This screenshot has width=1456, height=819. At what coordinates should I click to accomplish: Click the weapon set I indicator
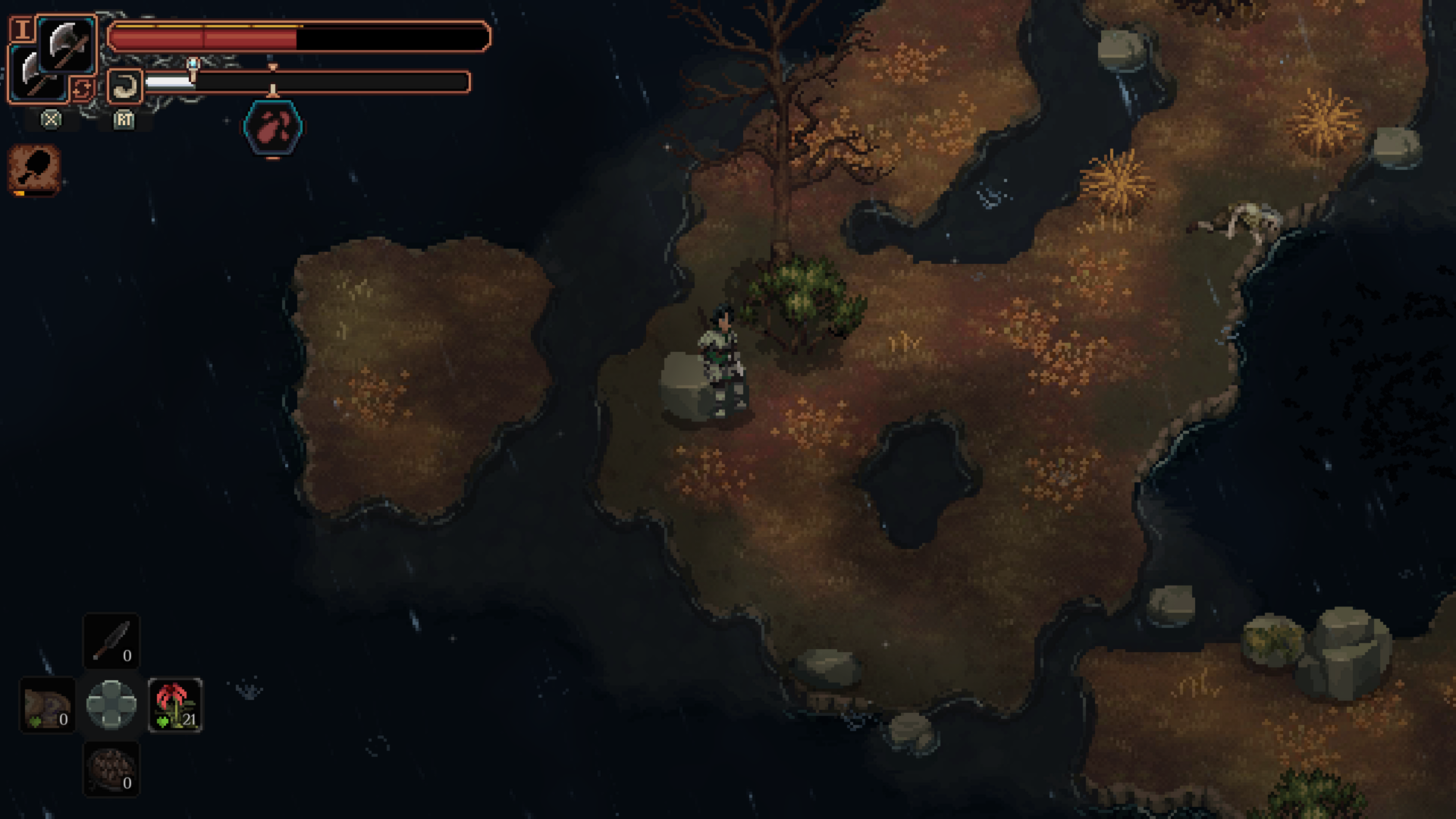[x=23, y=30]
